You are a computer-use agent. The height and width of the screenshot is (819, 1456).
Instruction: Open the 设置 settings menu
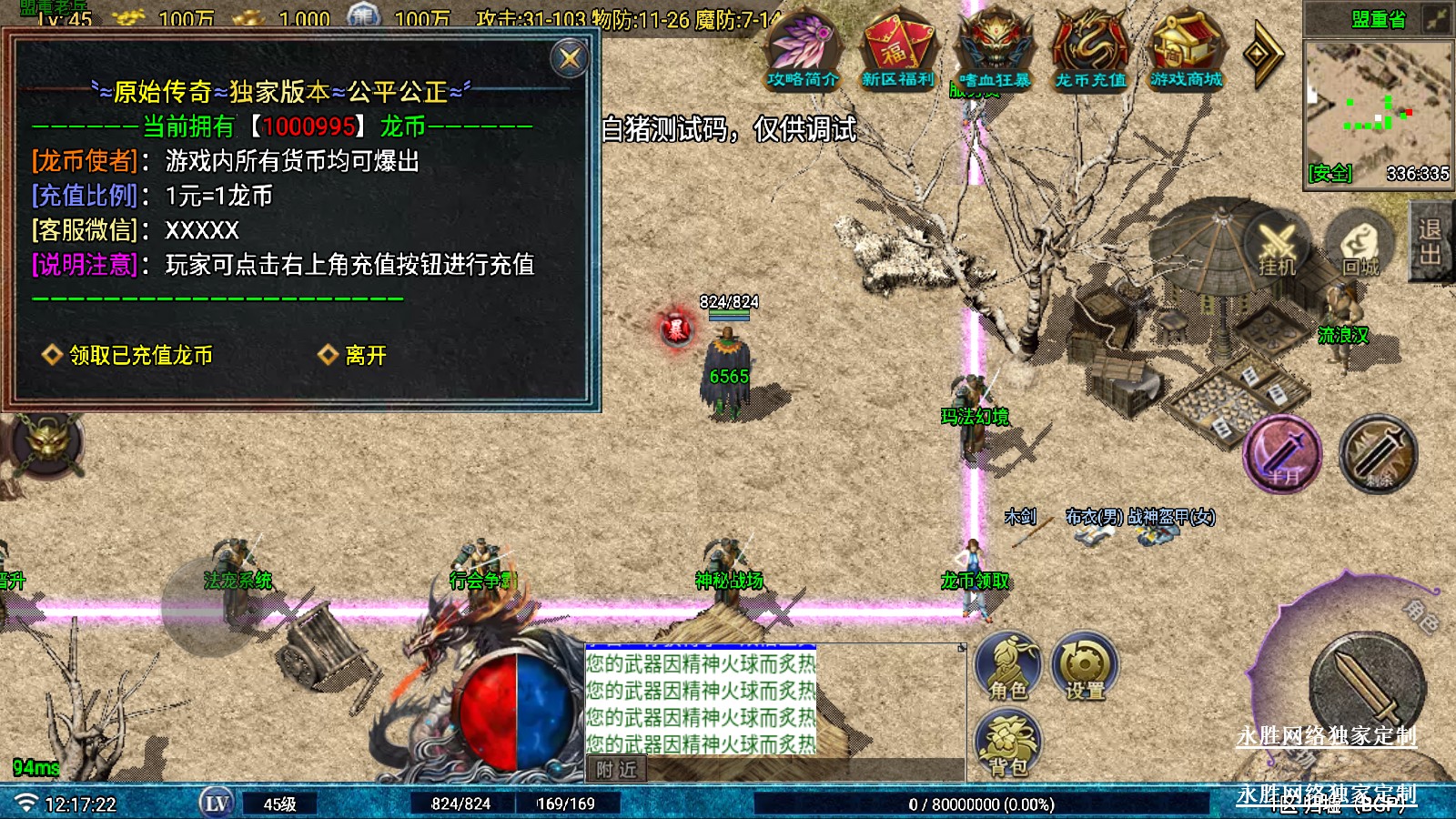tap(1085, 666)
